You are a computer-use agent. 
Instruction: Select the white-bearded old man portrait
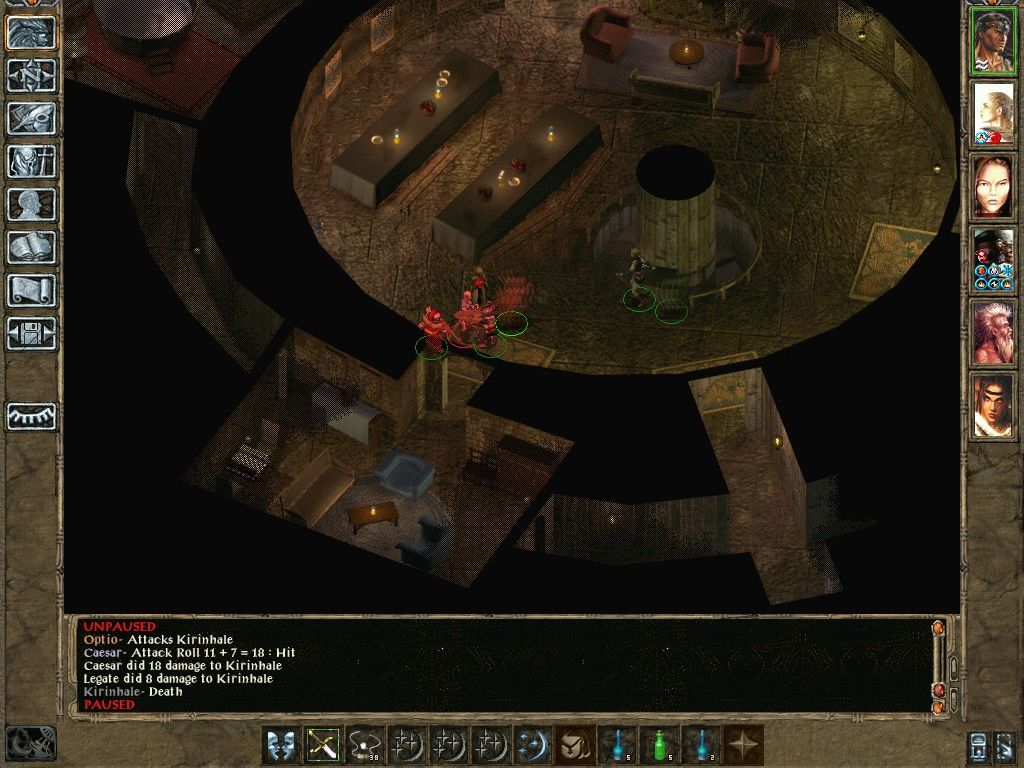coord(993,332)
